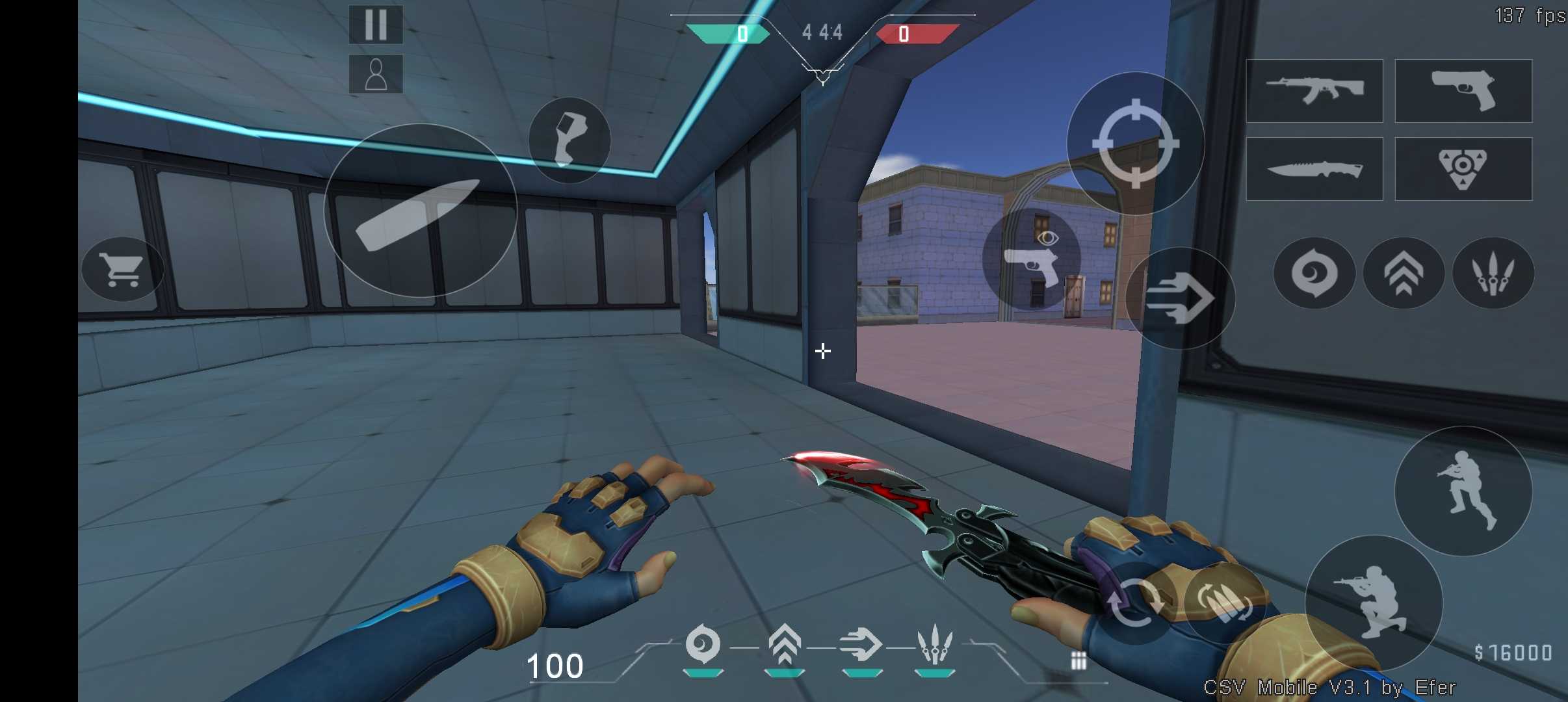1568x702 pixels.
Task: Use the swirl ability in the right panel
Action: point(1314,273)
